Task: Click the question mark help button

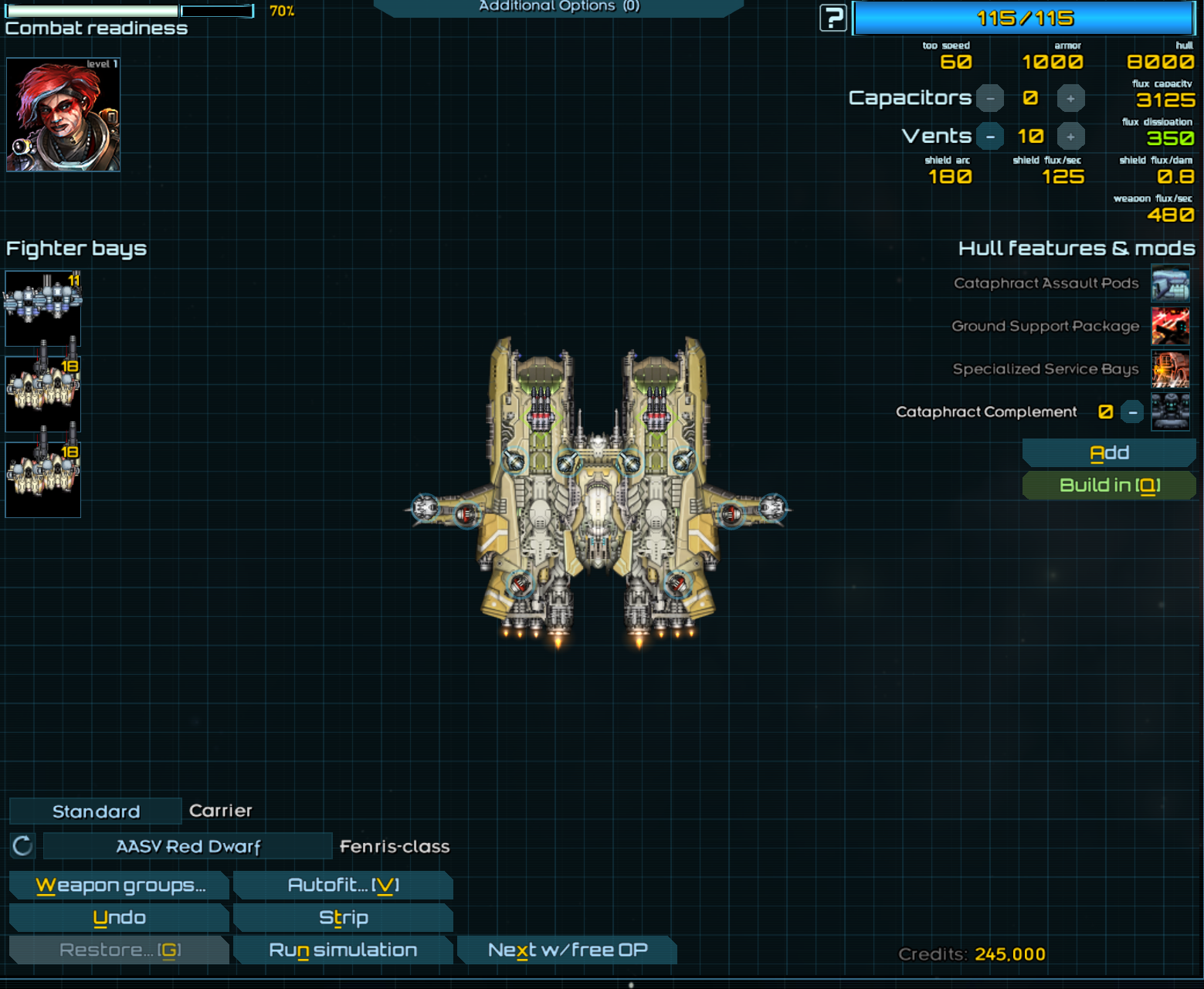Action: 833,18
